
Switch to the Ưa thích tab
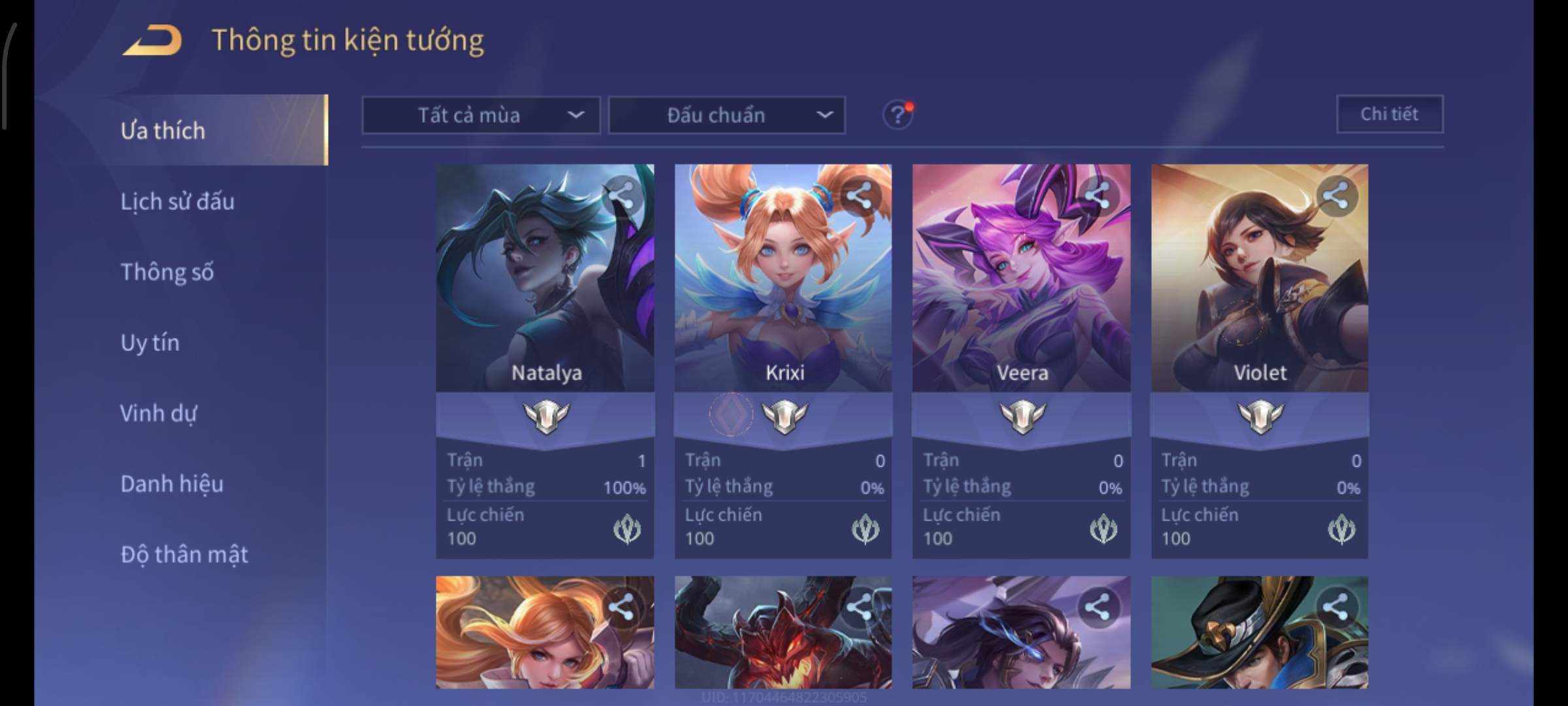pyautogui.click(x=163, y=131)
